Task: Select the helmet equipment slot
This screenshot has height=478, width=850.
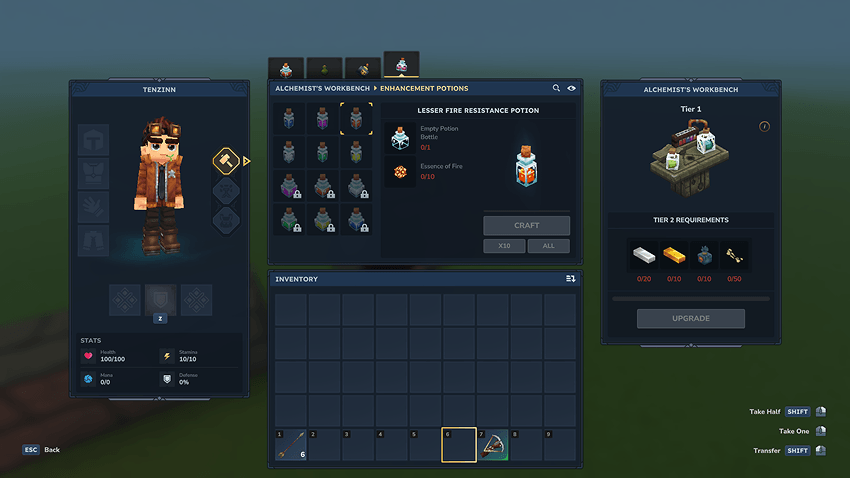Action: click(93, 140)
